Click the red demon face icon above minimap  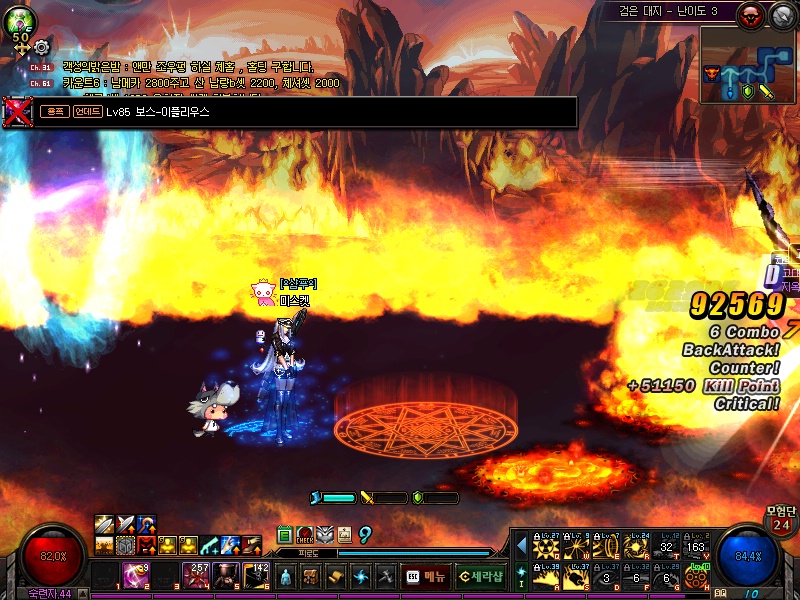[749, 15]
